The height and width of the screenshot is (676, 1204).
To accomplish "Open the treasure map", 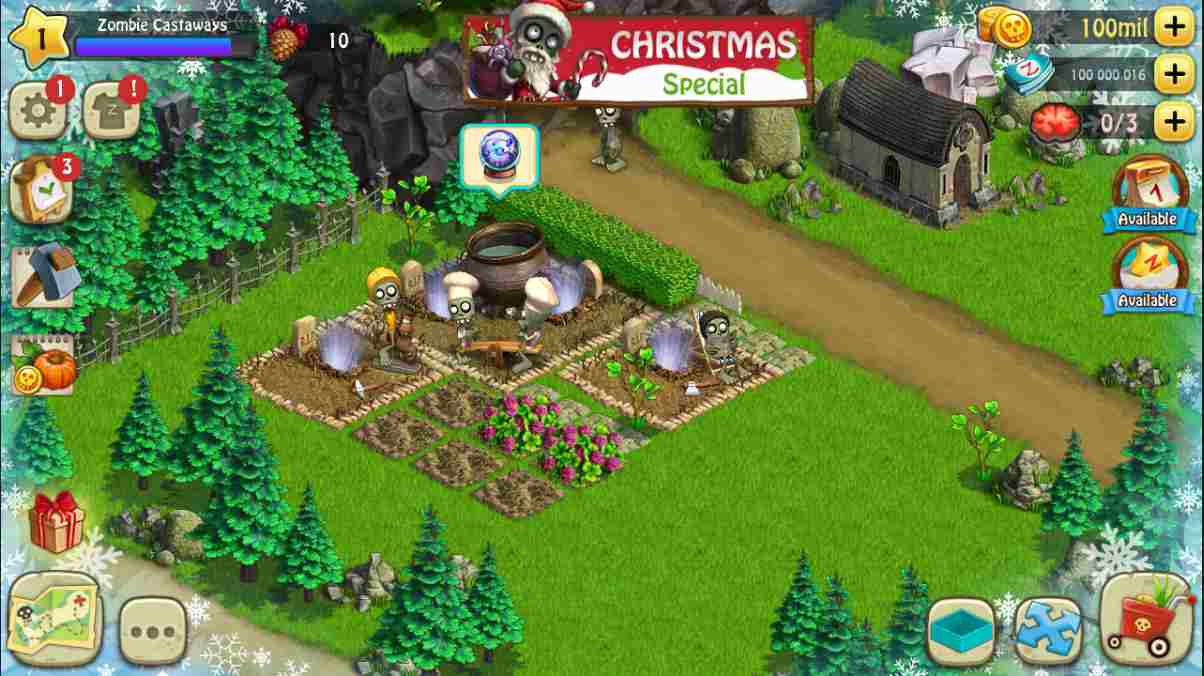I will tap(52, 615).
